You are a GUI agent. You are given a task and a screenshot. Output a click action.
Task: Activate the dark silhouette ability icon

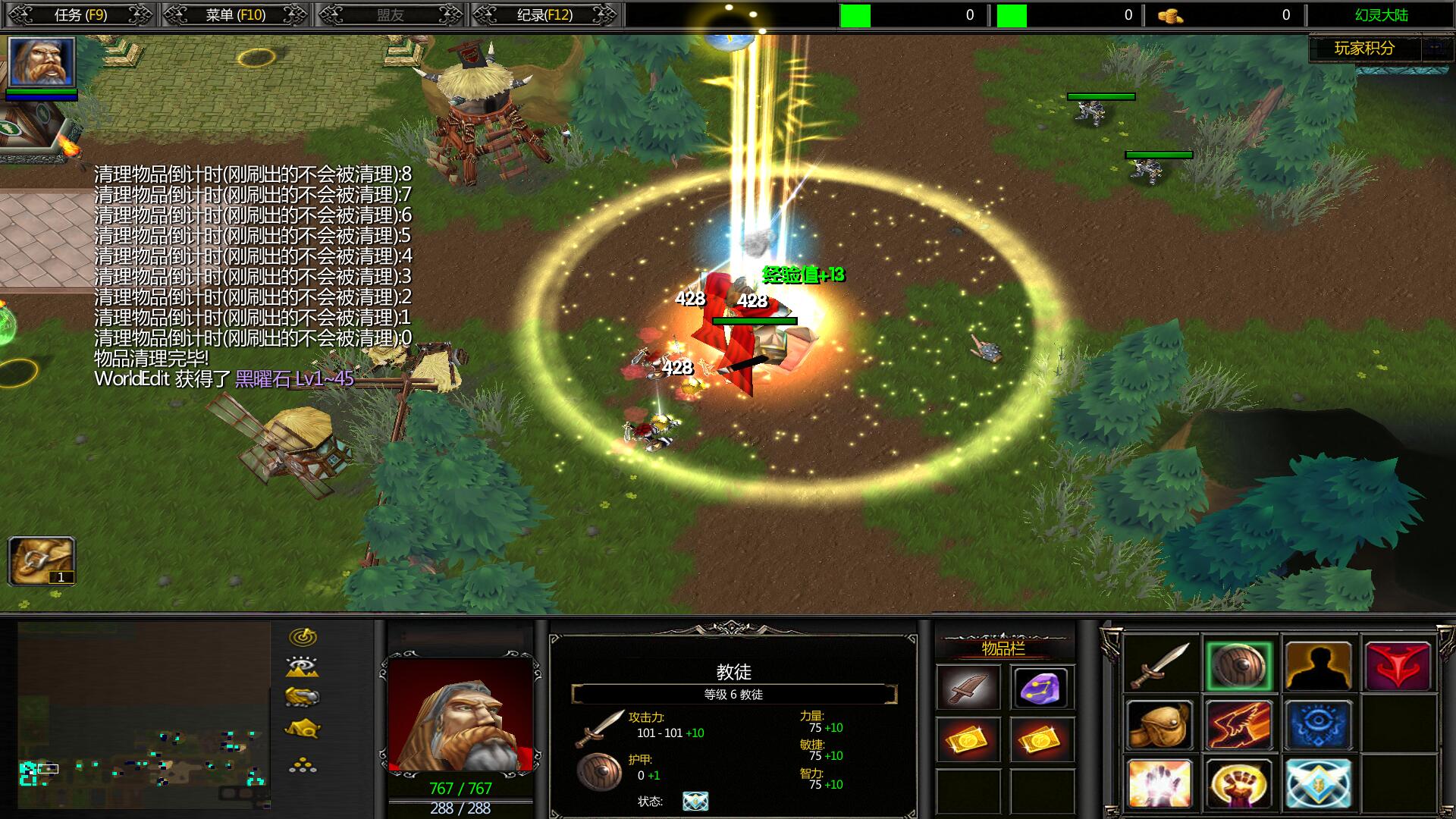(1318, 666)
